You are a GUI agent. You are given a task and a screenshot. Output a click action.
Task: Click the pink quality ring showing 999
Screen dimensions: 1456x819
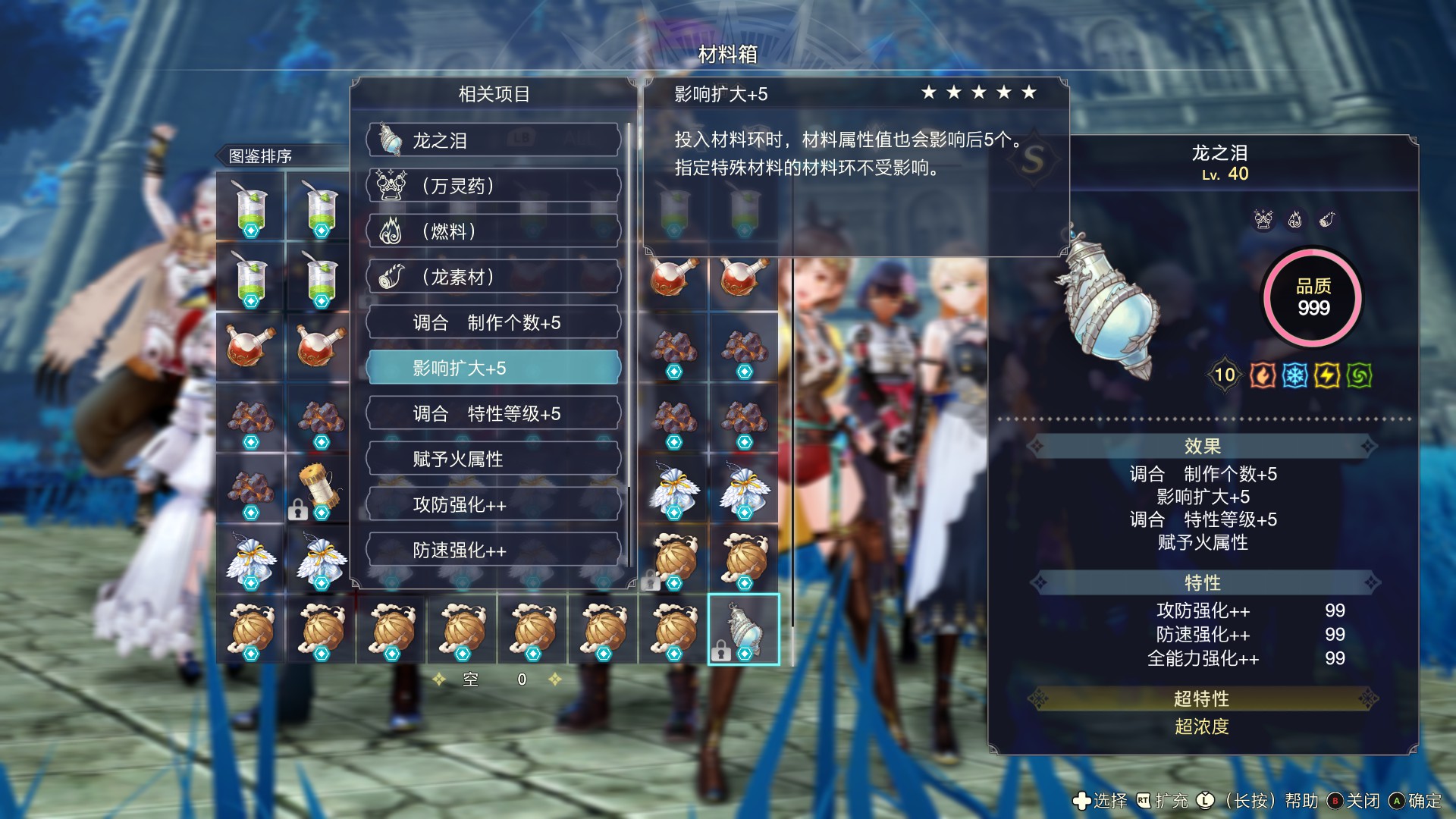tap(1311, 298)
